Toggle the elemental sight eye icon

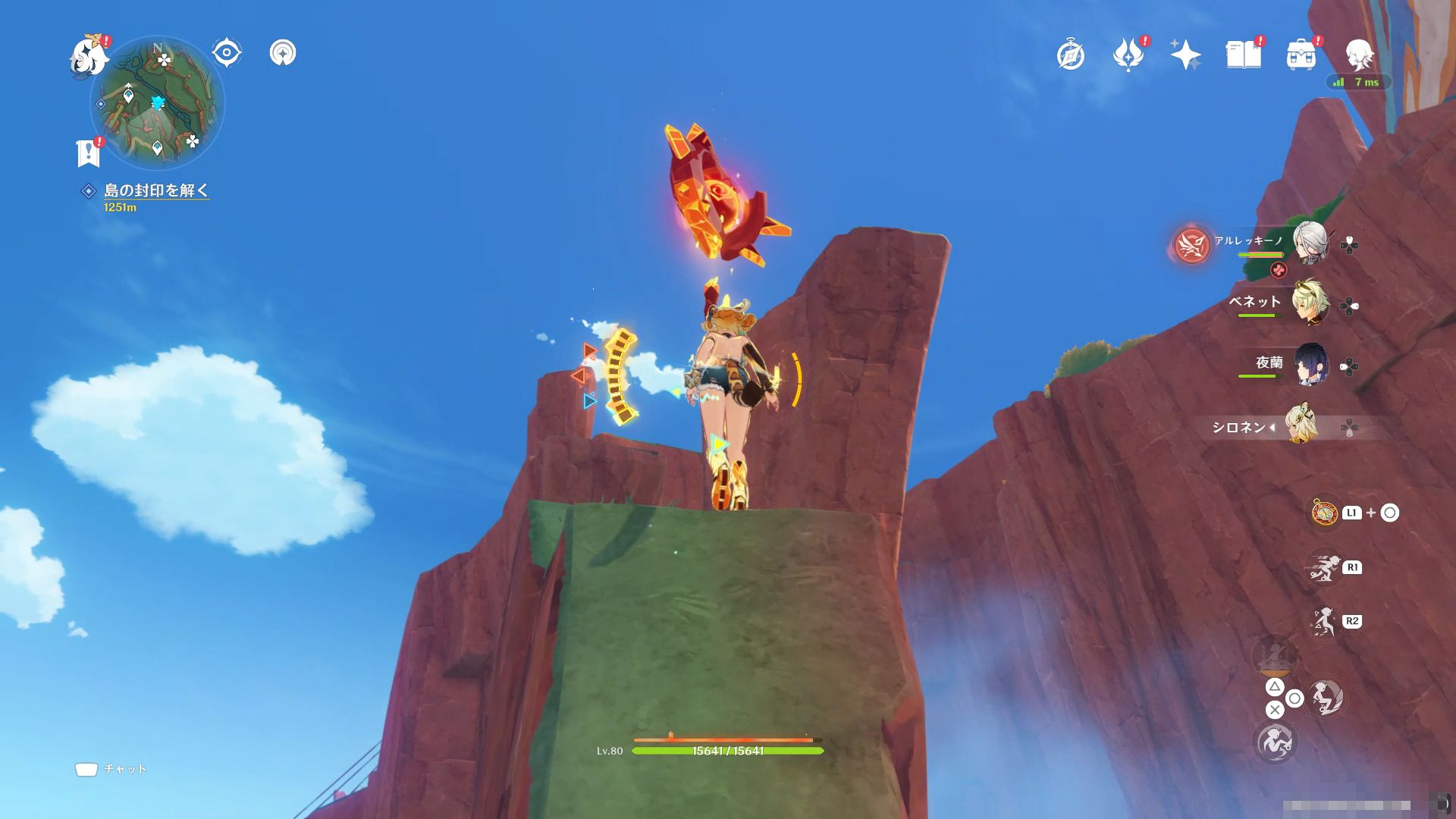(226, 53)
